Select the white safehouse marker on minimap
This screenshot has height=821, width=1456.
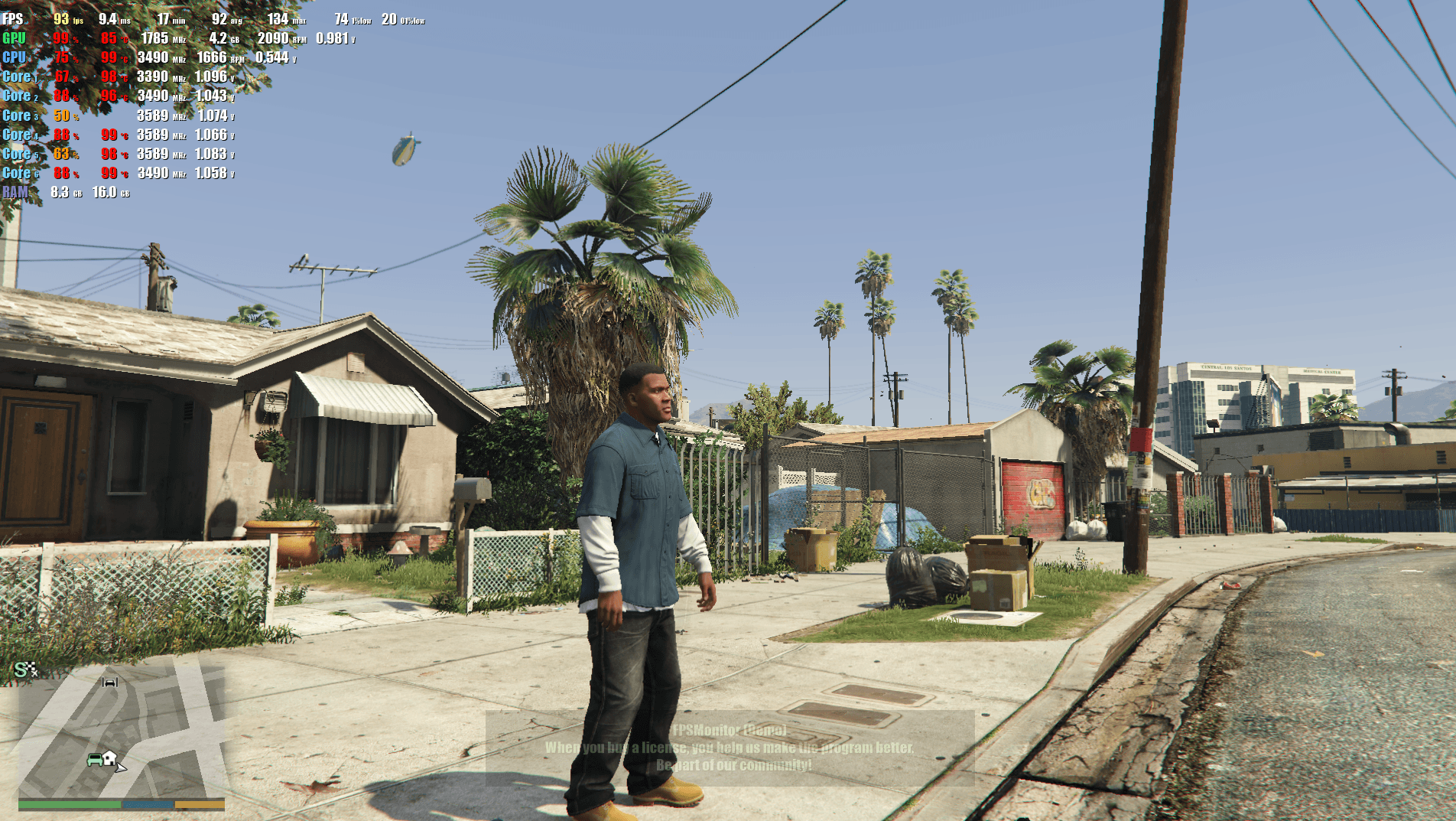(109, 757)
